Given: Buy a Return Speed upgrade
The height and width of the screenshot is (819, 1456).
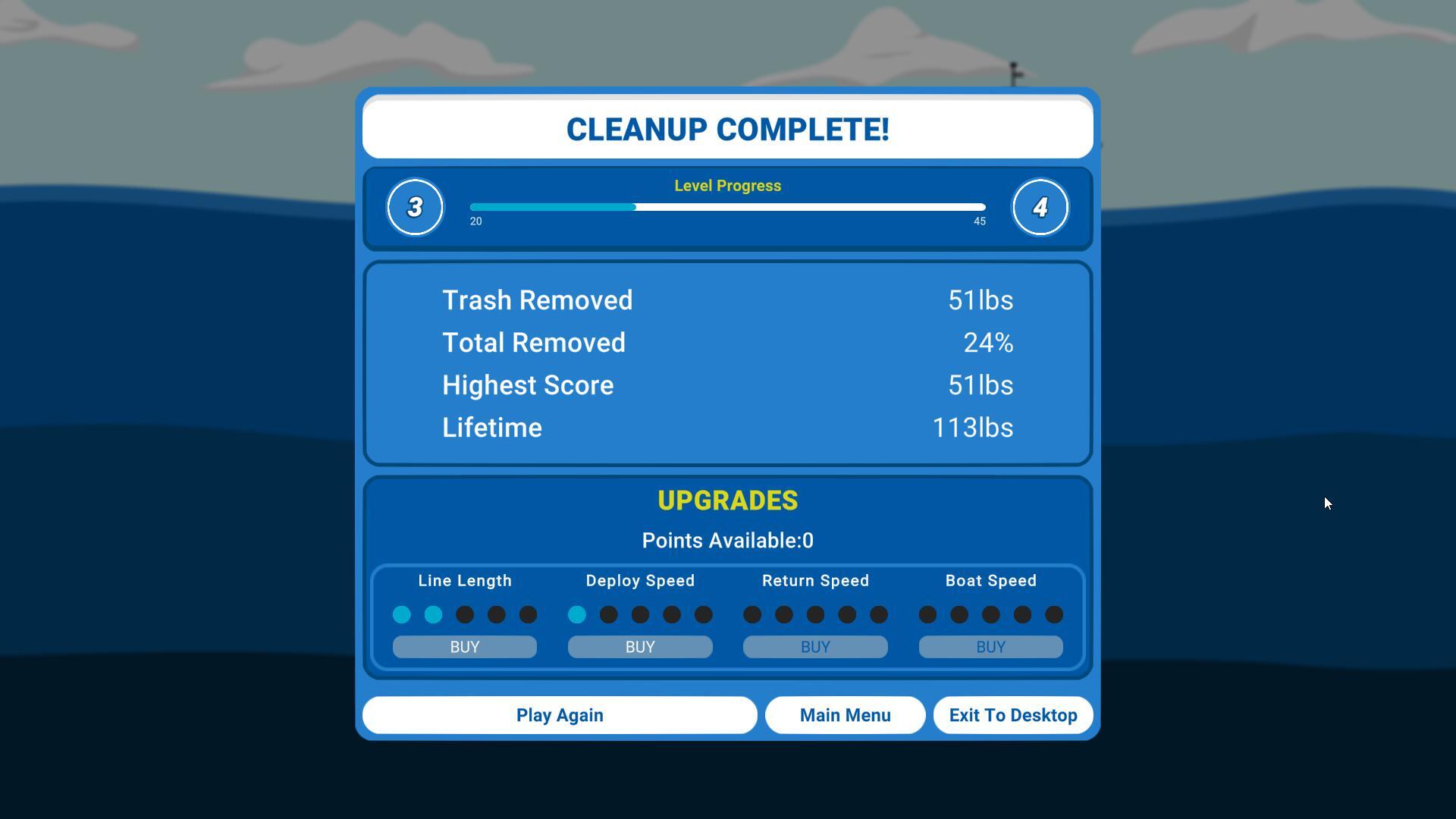Looking at the screenshot, I should (x=814, y=647).
